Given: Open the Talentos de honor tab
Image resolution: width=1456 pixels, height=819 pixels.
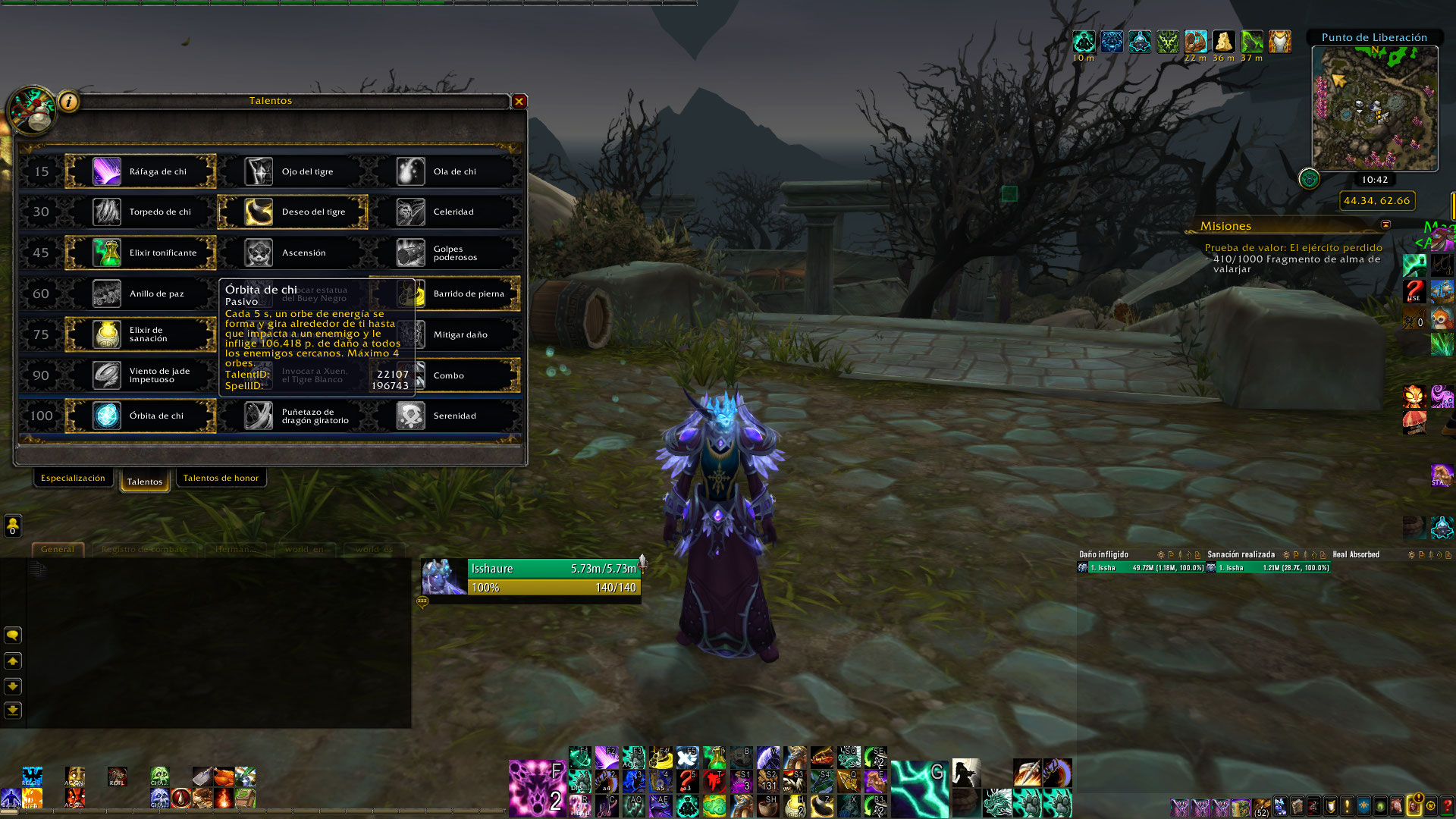Looking at the screenshot, I should click(221, 478).
